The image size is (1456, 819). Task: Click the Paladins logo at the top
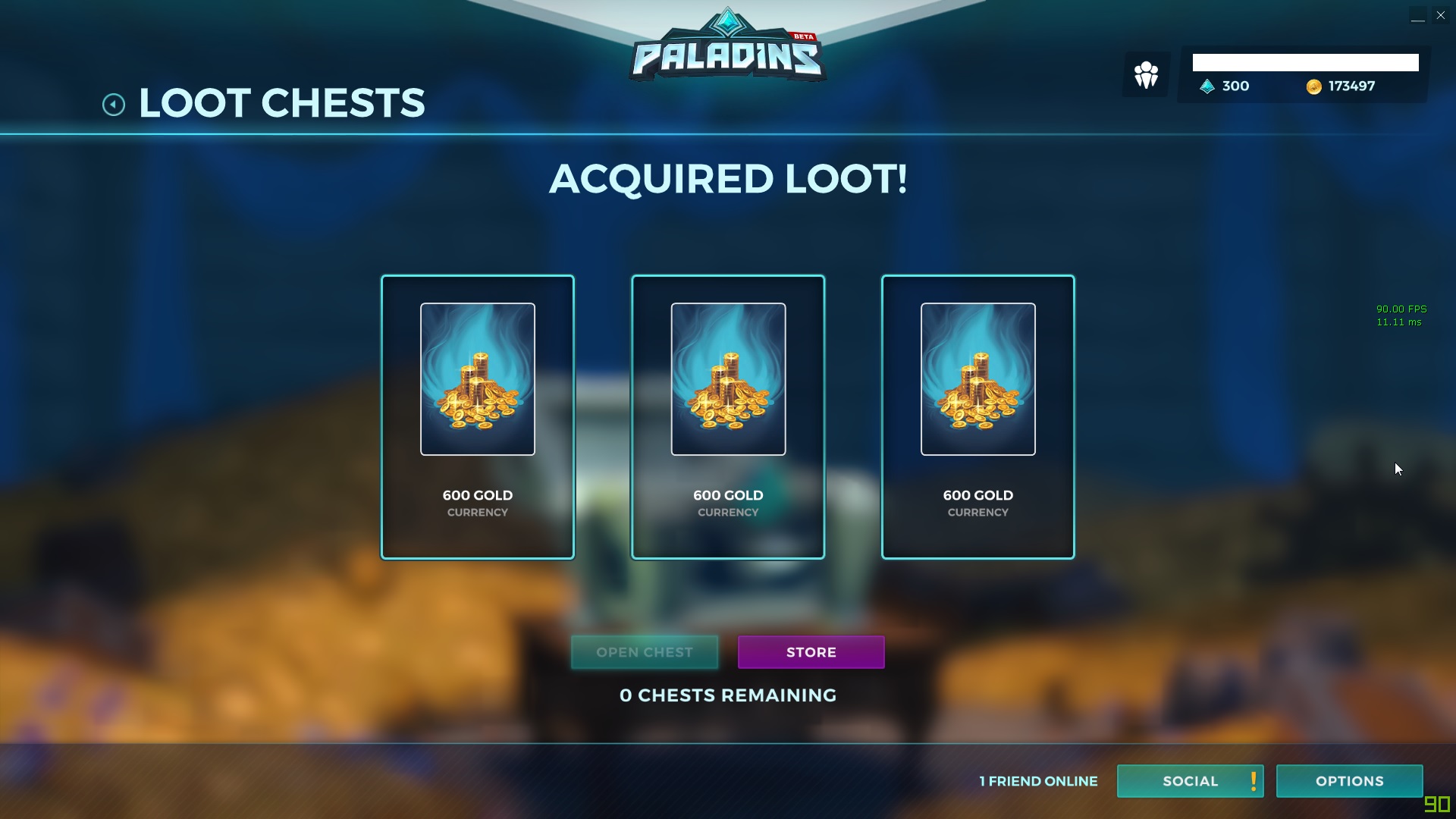(726, 49)
